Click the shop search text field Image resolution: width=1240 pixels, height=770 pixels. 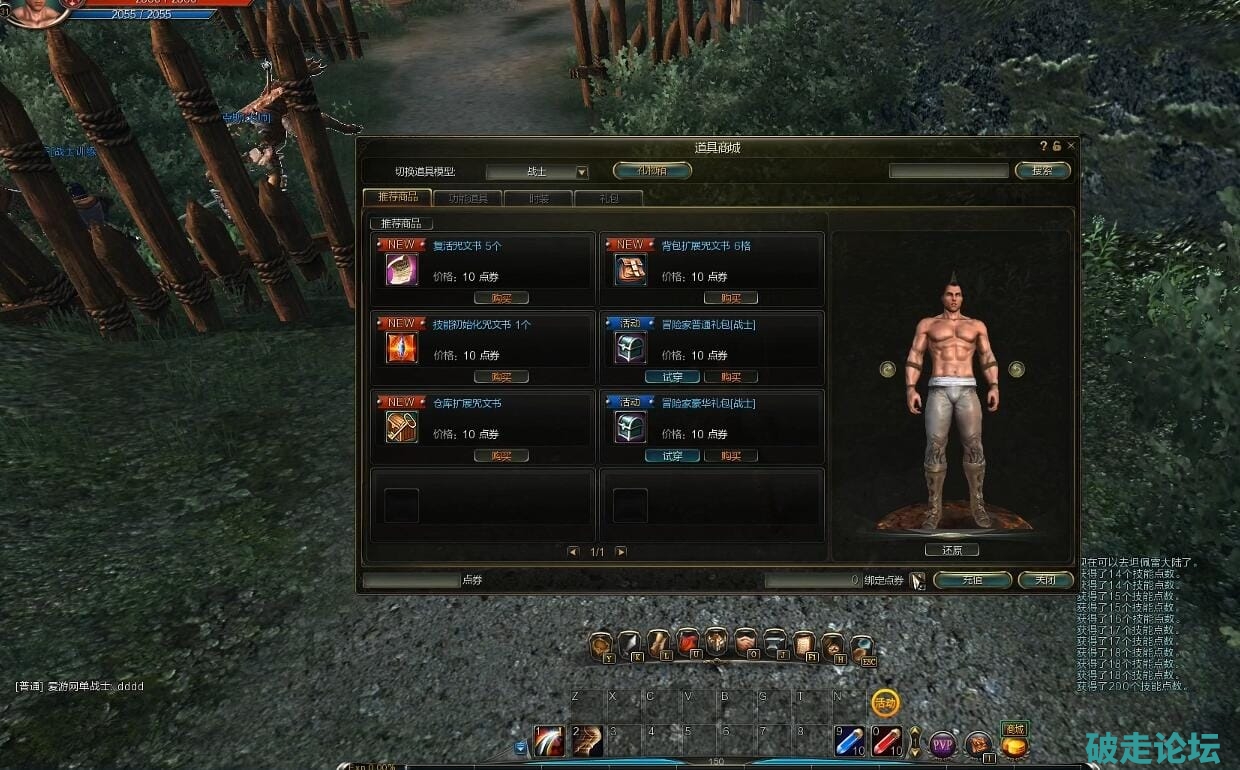click(948, 171)
